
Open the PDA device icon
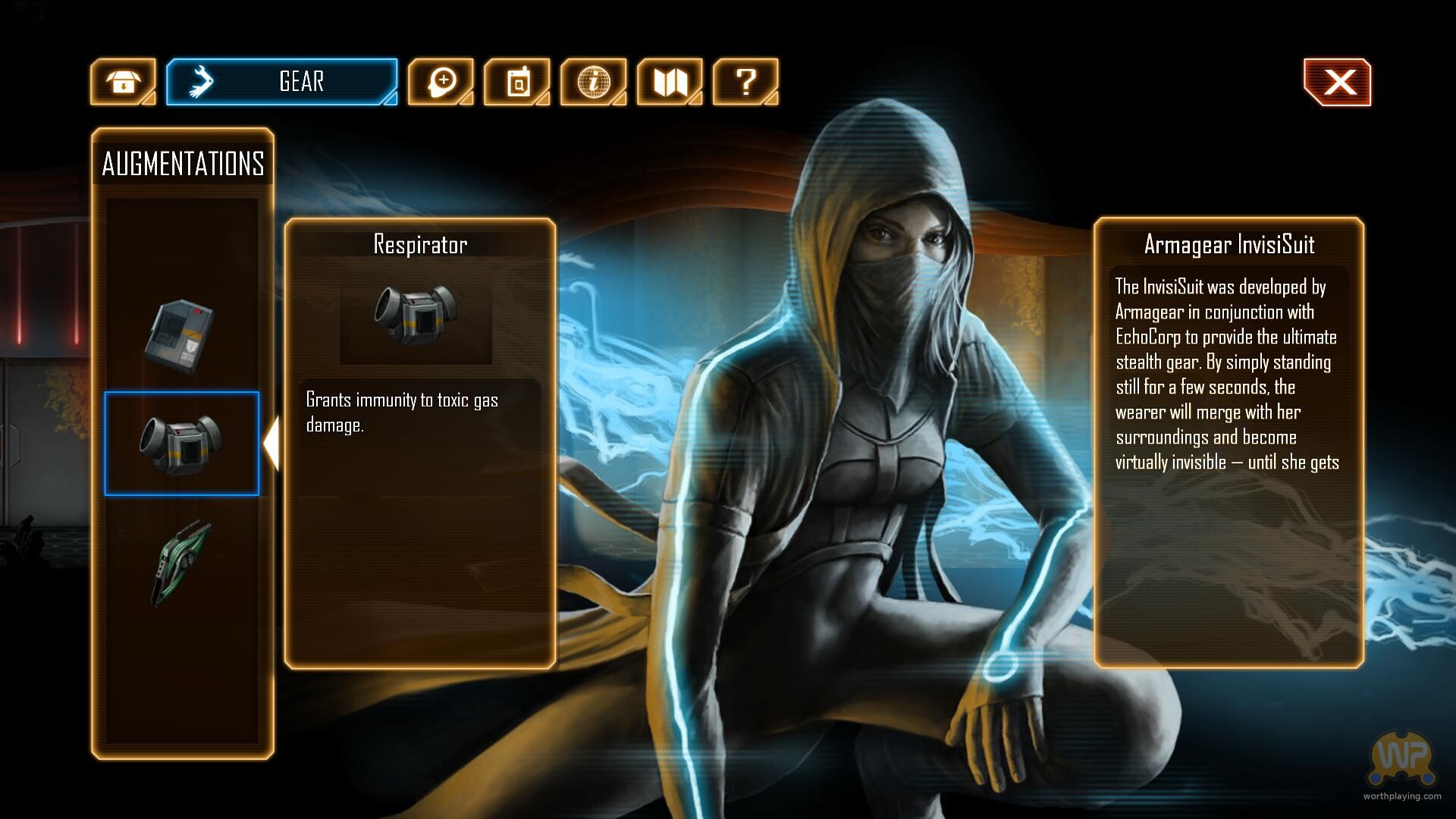point(517,82)
